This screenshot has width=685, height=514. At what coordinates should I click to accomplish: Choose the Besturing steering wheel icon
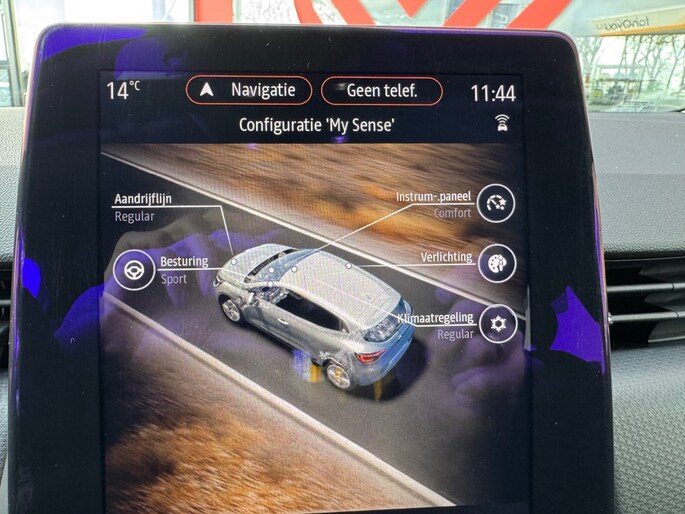tap(133, 270)
